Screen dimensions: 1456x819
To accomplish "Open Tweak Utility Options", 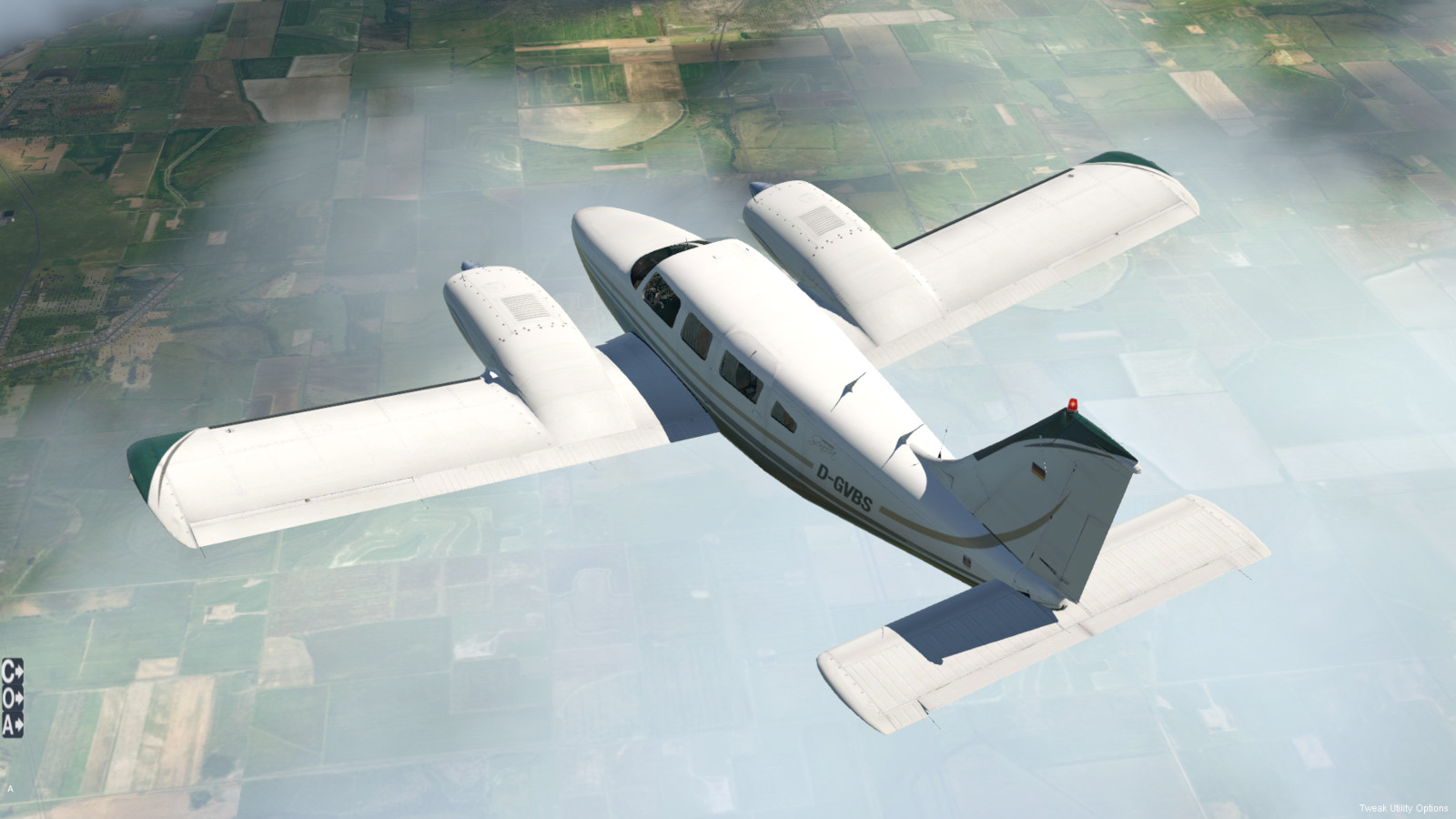I will click(1403, 808).
